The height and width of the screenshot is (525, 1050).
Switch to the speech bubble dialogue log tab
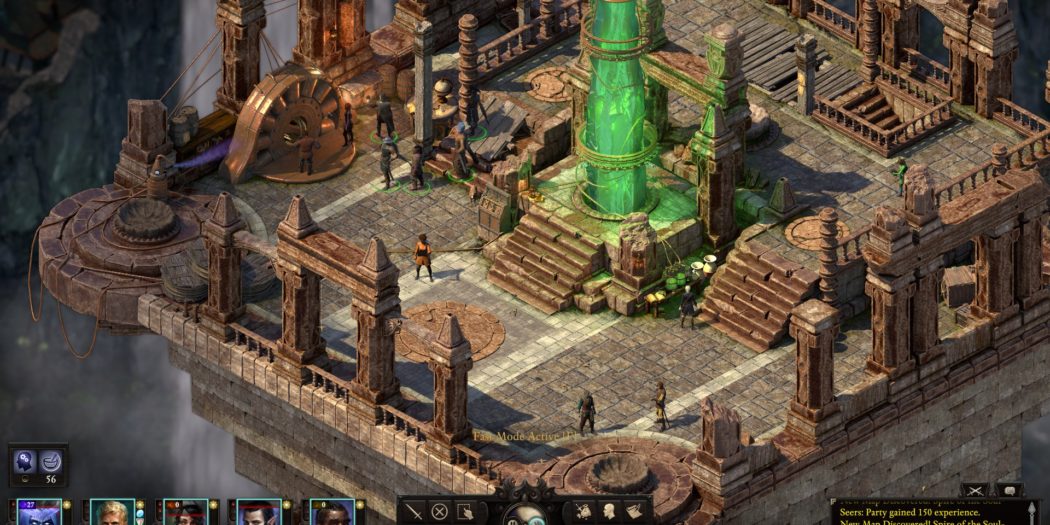[1008, 490]
